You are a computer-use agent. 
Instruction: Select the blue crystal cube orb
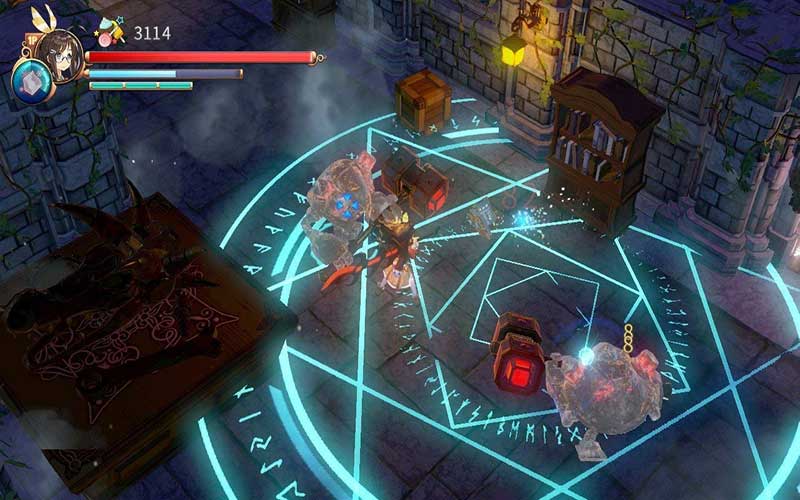(x=29, y=82)
